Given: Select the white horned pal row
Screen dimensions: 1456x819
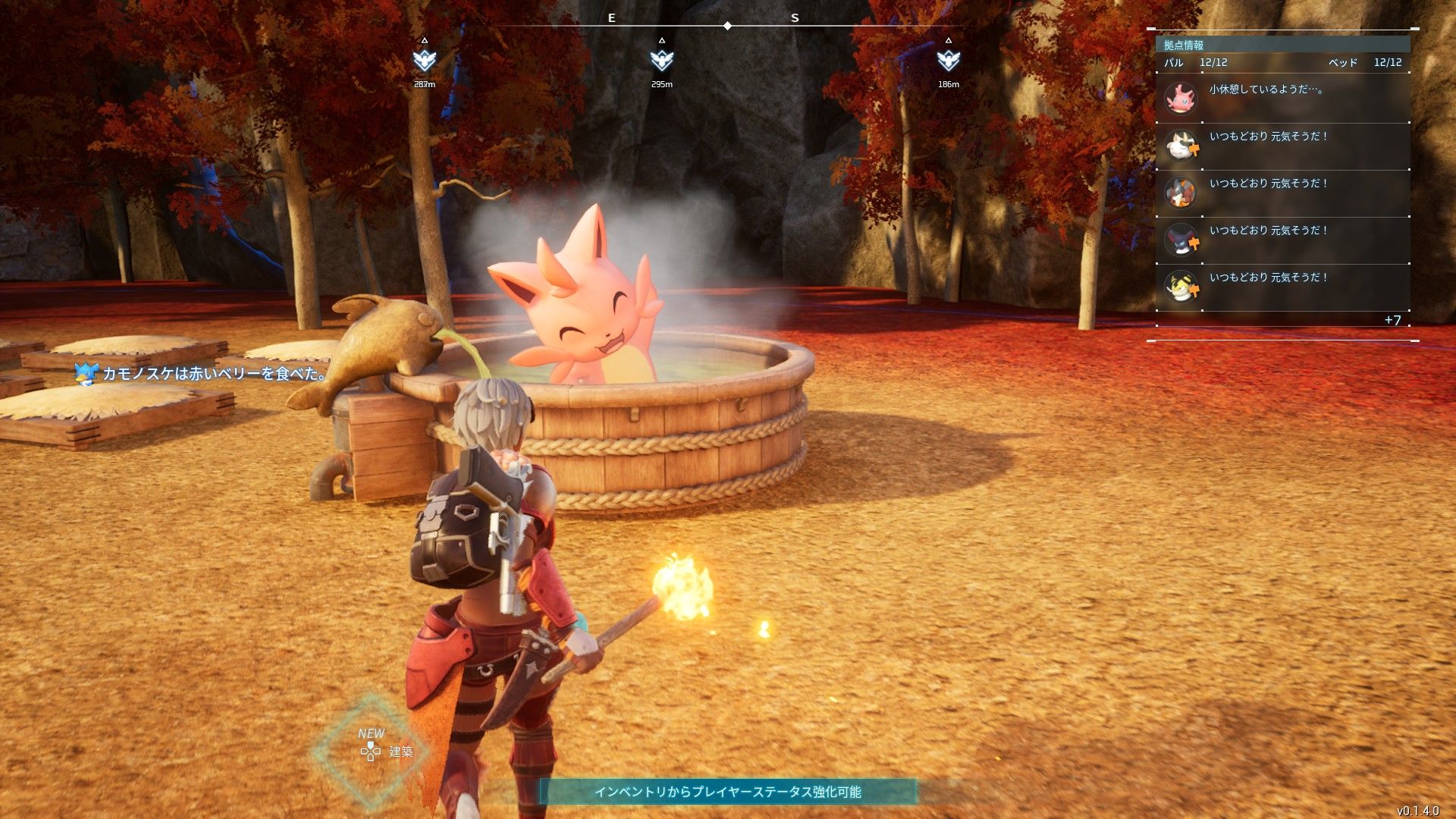Looking at the screenshot, I should [1282, 146].
